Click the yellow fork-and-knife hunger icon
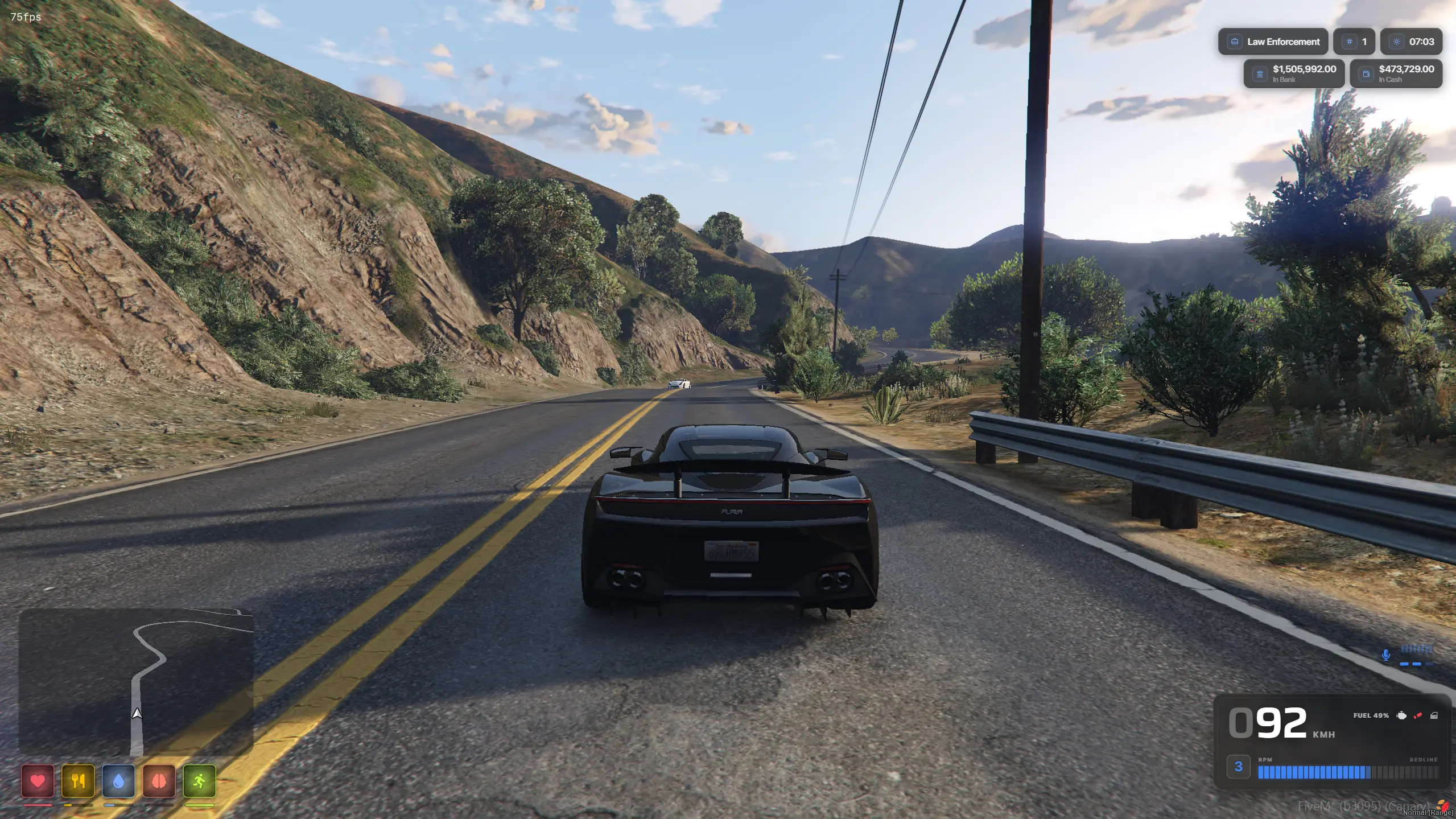Viewport: 1456px width, 819px height. [78, 781]
